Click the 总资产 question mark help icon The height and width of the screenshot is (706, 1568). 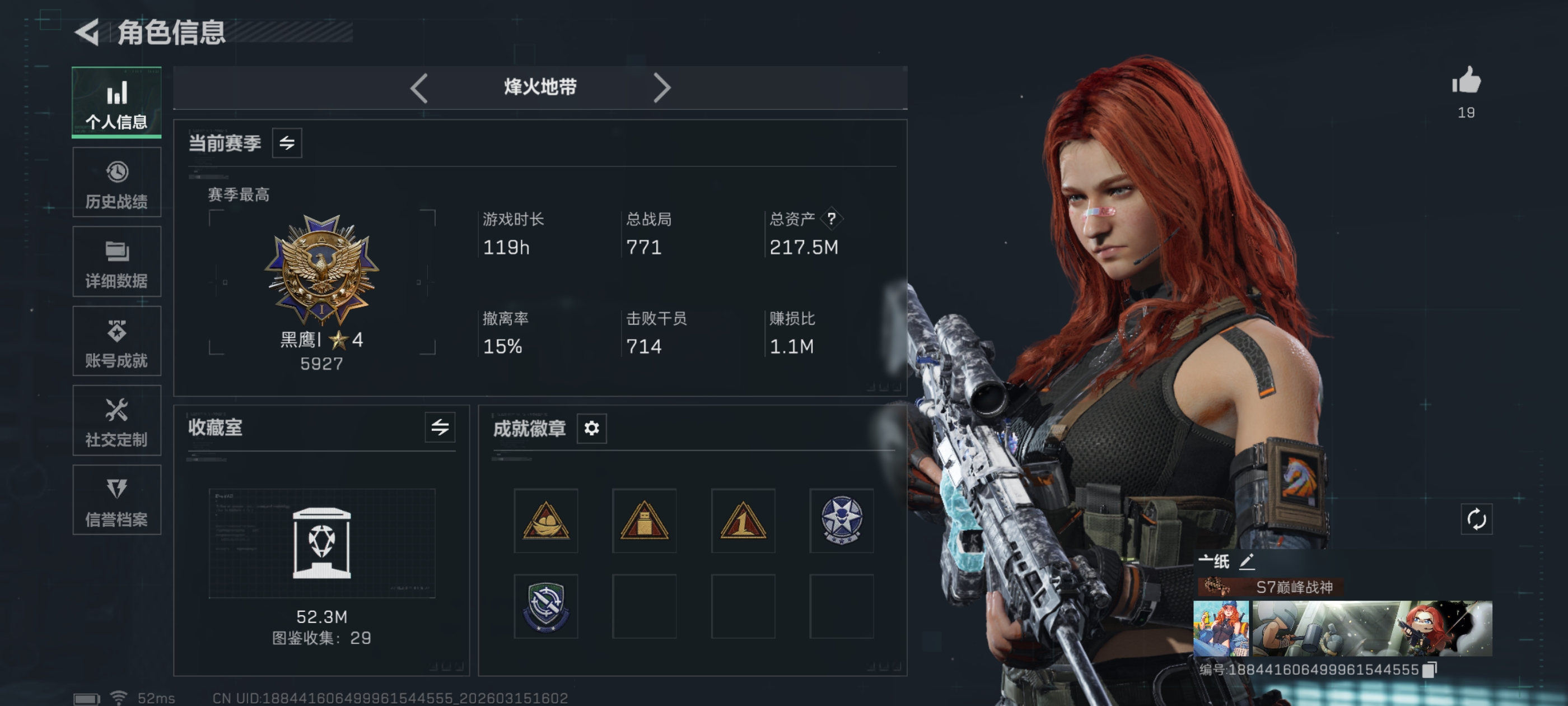(x=831, y=219)
